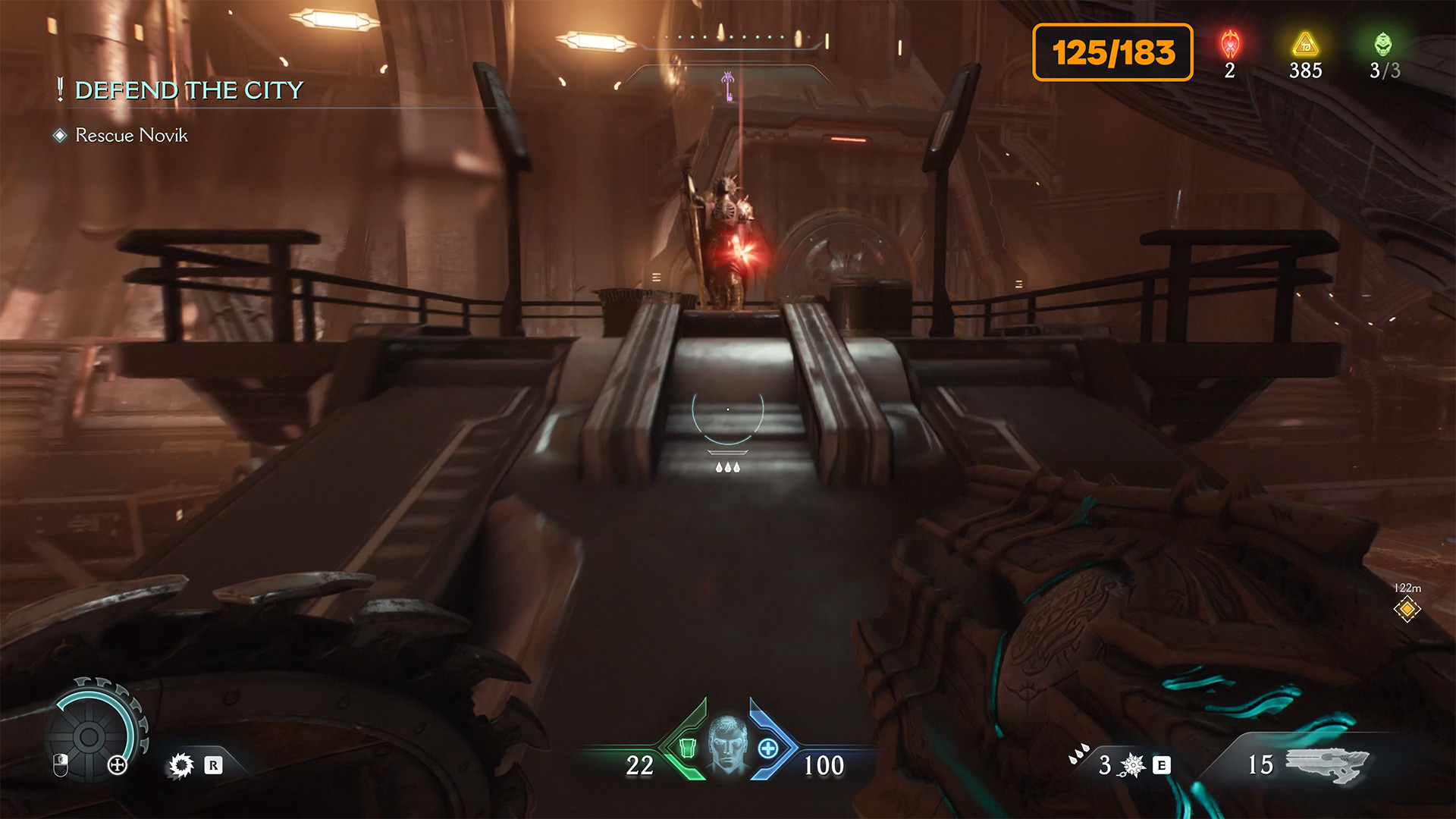The image size is (1456, 819).
Task: Open the green secrets counter icon
Action: [1383, 44]
